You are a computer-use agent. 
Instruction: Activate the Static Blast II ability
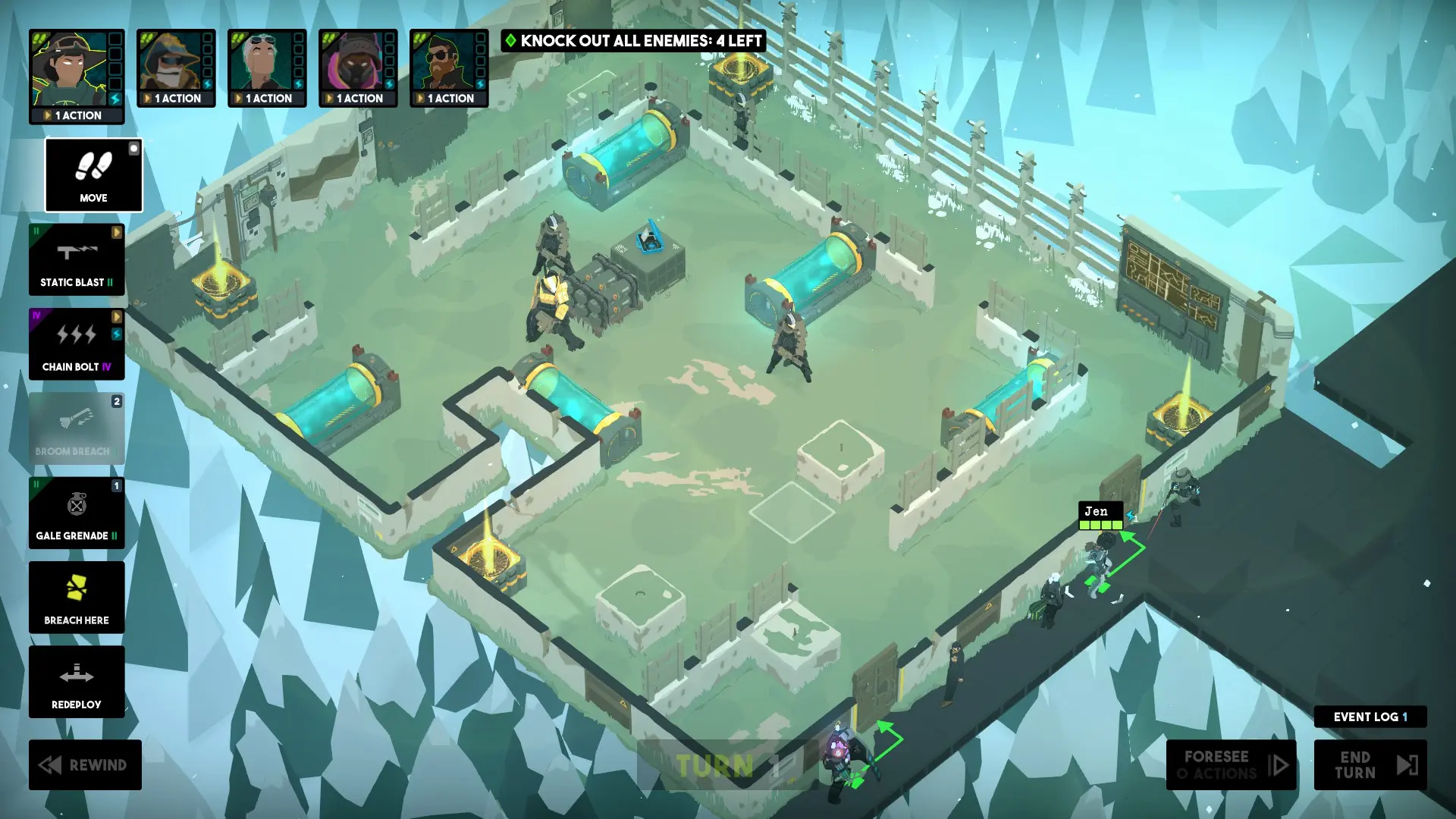tap(76, 259)
